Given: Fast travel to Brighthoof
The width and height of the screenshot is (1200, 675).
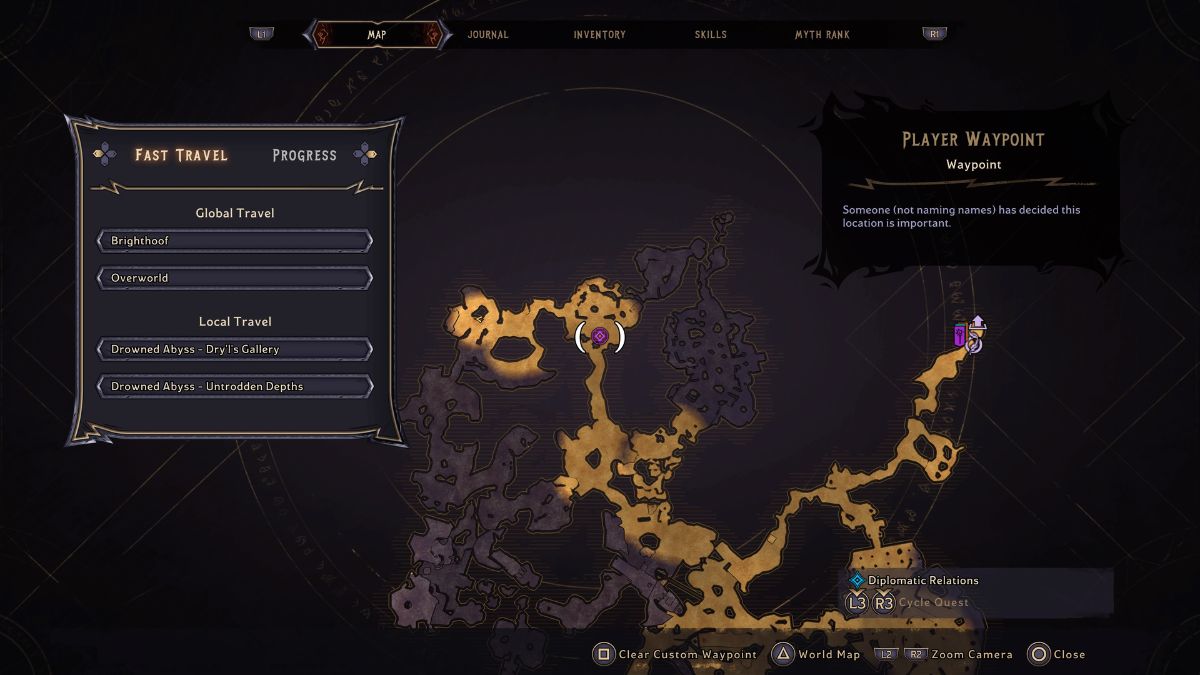Looking at the screenshot, I should point(235,241).
